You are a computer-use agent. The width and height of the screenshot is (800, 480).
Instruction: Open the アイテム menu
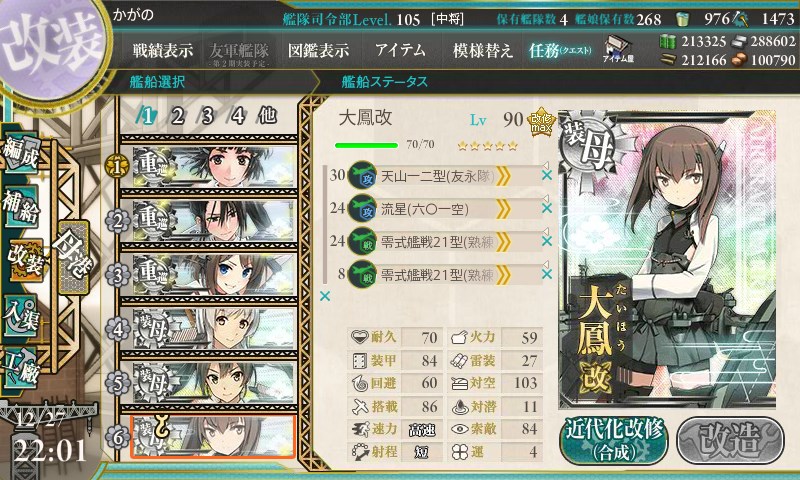point(400,50)
